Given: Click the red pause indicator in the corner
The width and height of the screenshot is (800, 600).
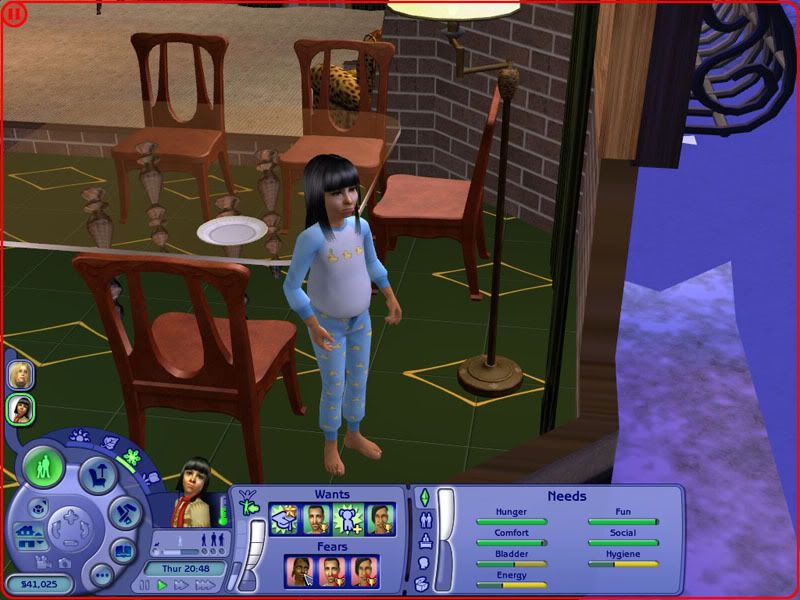Looking at the screenshot, I should pyautogui.click(x=12, y=13).
